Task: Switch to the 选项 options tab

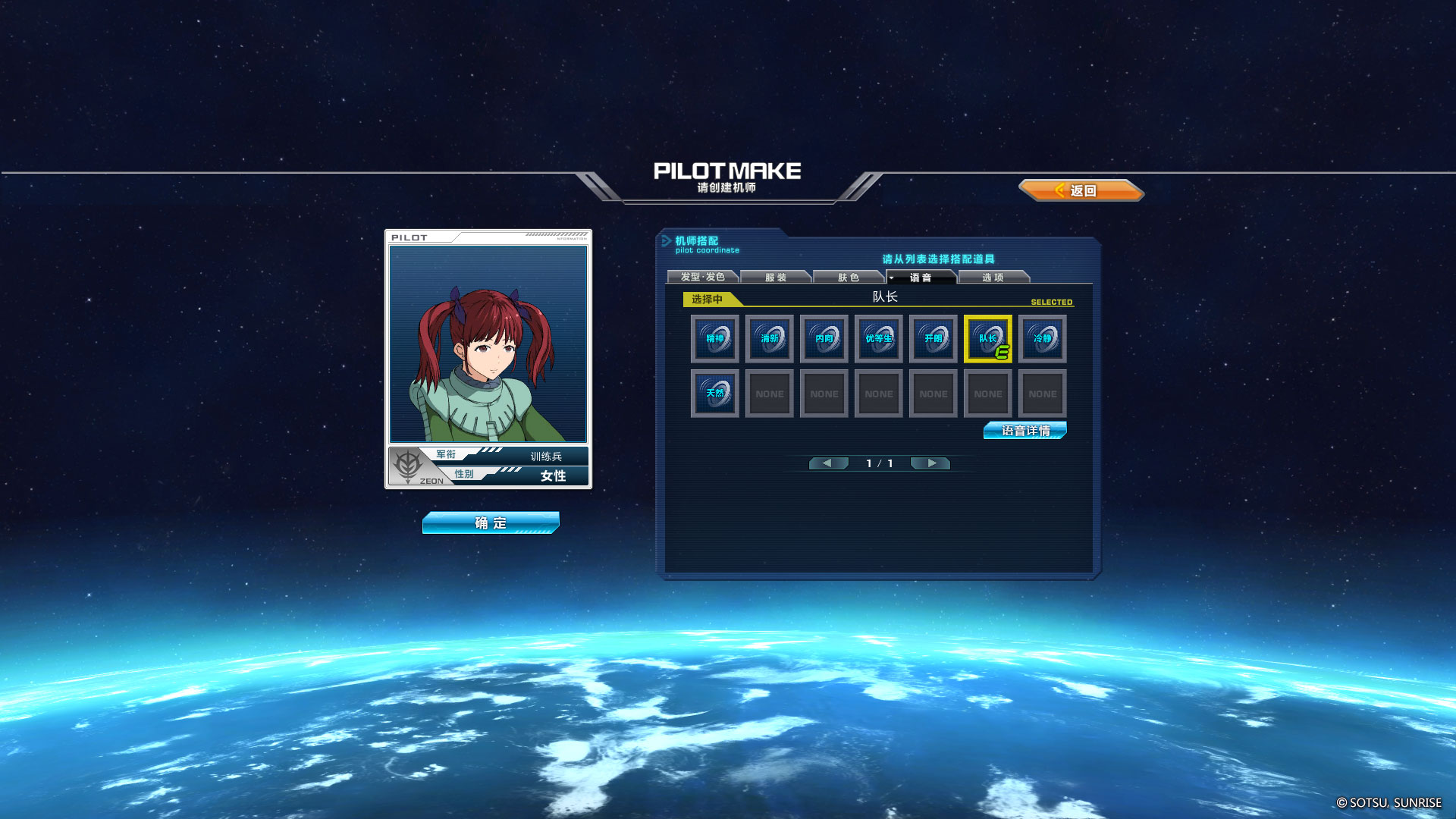Action: point(993,278)
